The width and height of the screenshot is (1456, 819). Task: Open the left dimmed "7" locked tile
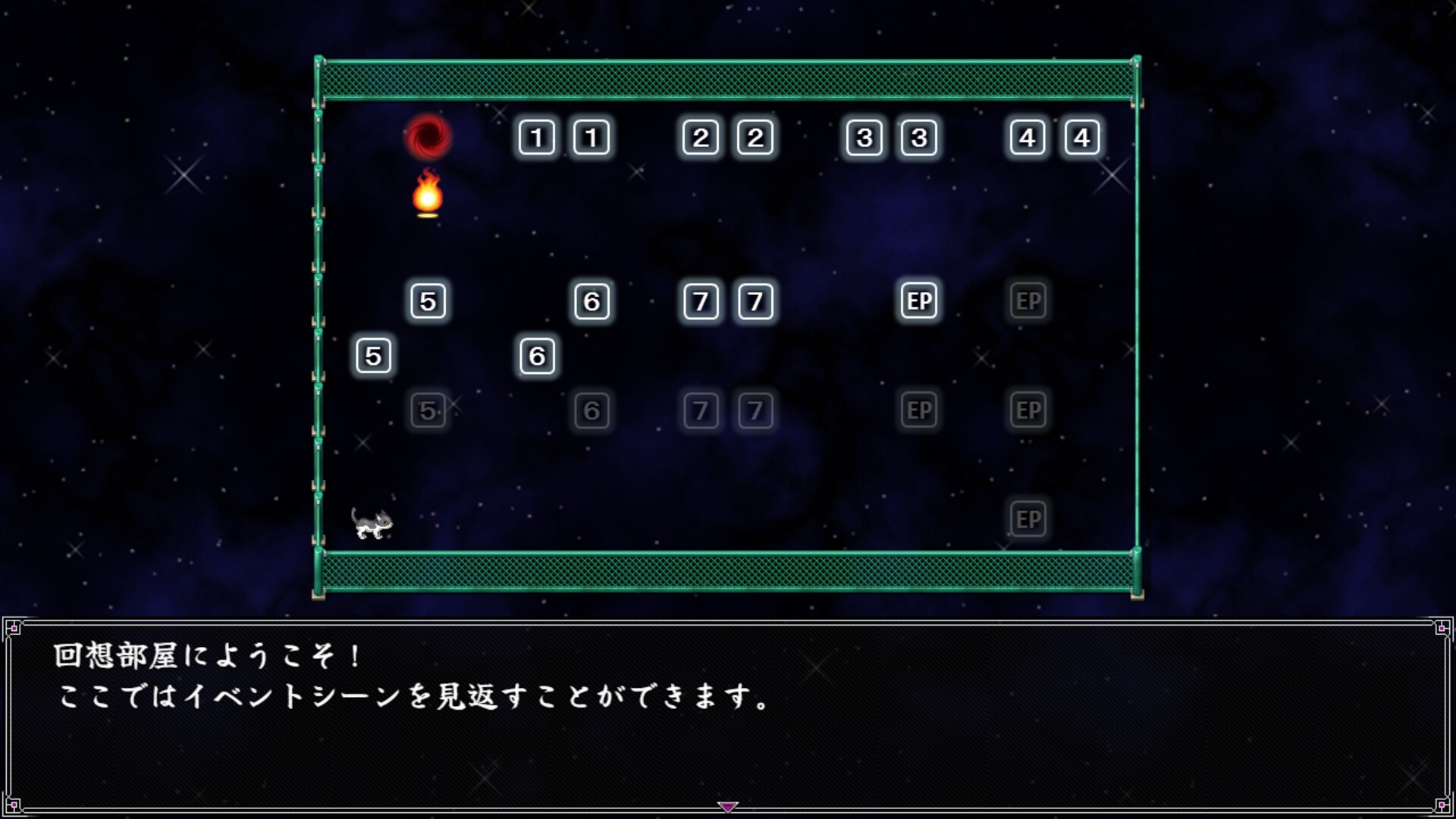click(x=700, y=410)
